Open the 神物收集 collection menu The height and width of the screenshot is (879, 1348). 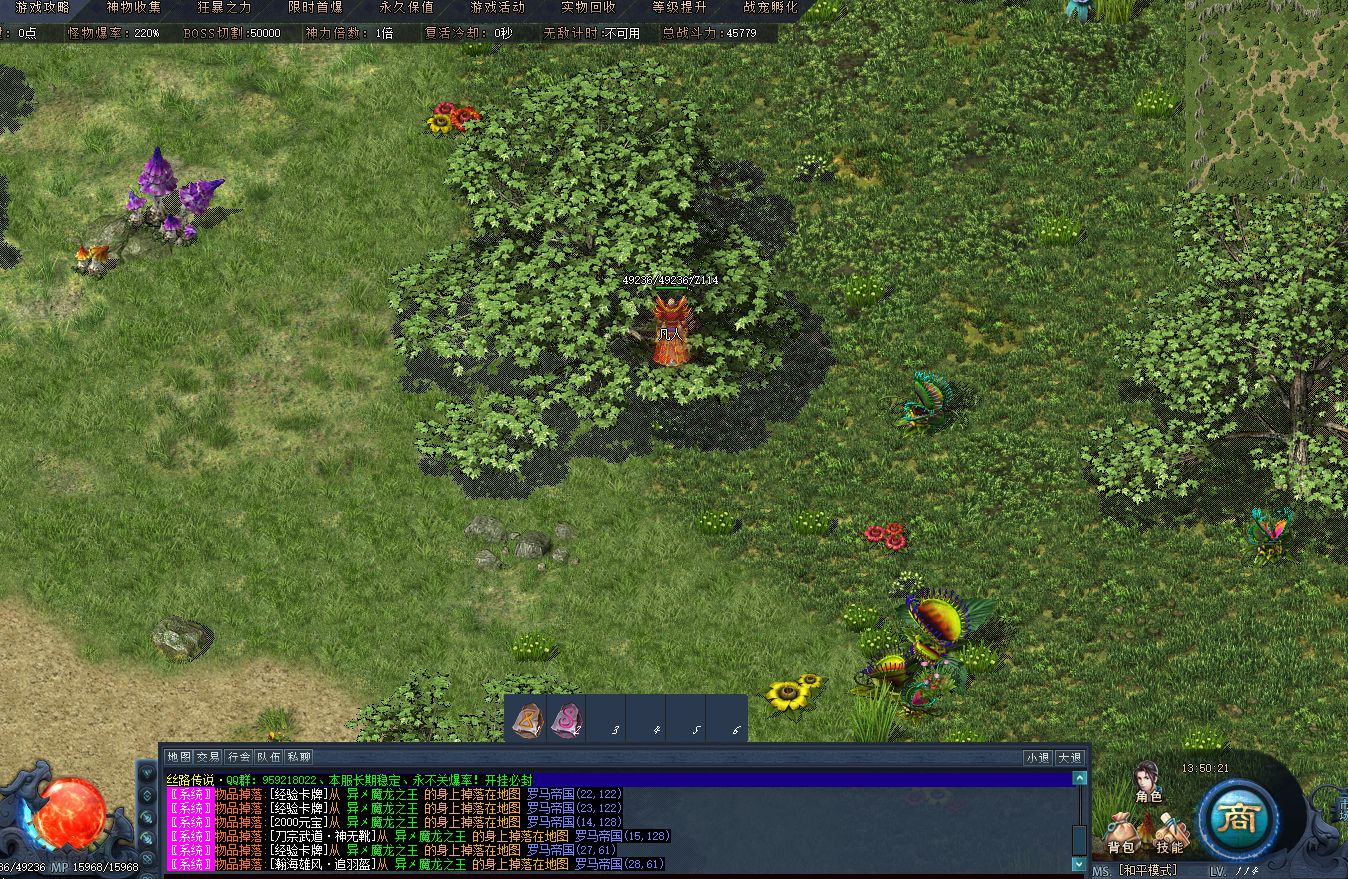133,7
